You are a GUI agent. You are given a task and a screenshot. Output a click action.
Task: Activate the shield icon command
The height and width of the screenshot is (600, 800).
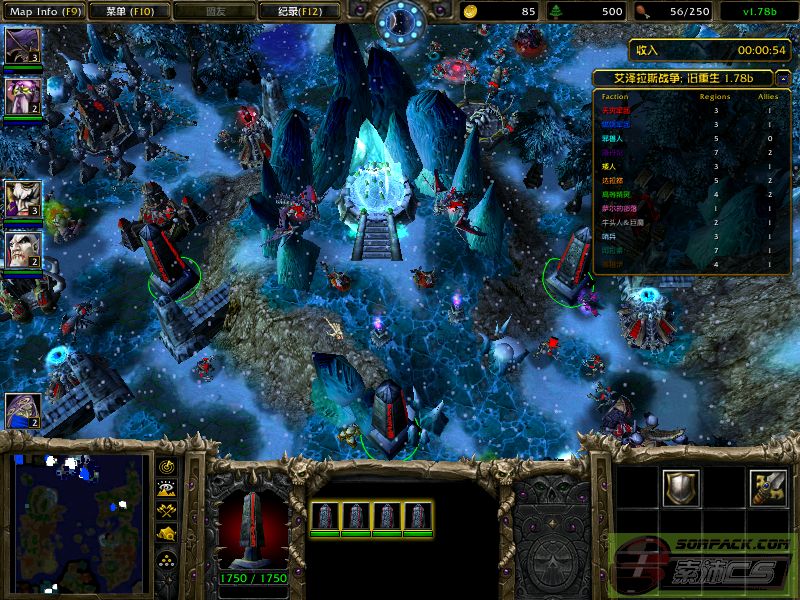(681, 489)
